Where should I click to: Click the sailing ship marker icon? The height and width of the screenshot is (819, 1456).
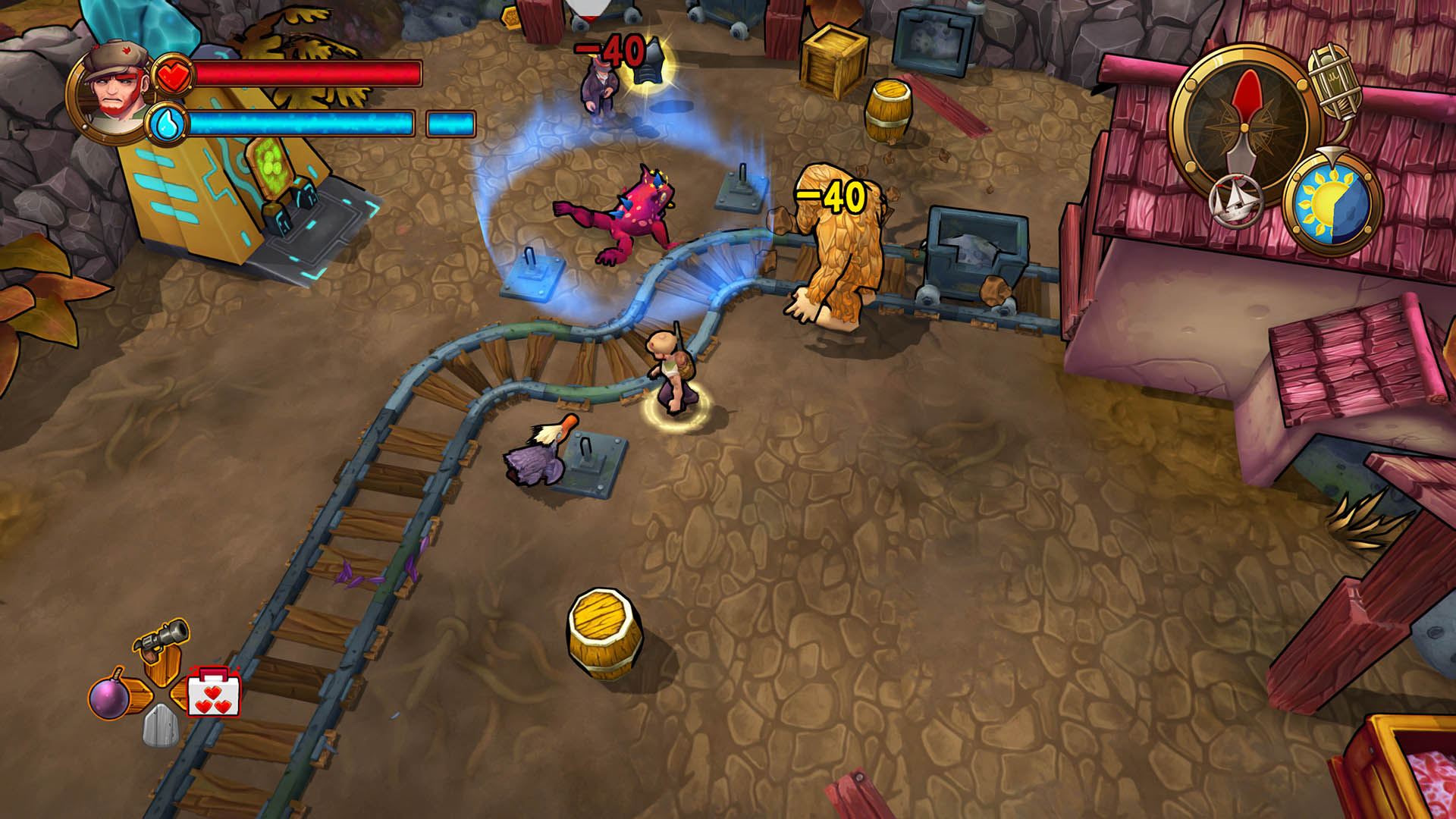pos(1235,201)
